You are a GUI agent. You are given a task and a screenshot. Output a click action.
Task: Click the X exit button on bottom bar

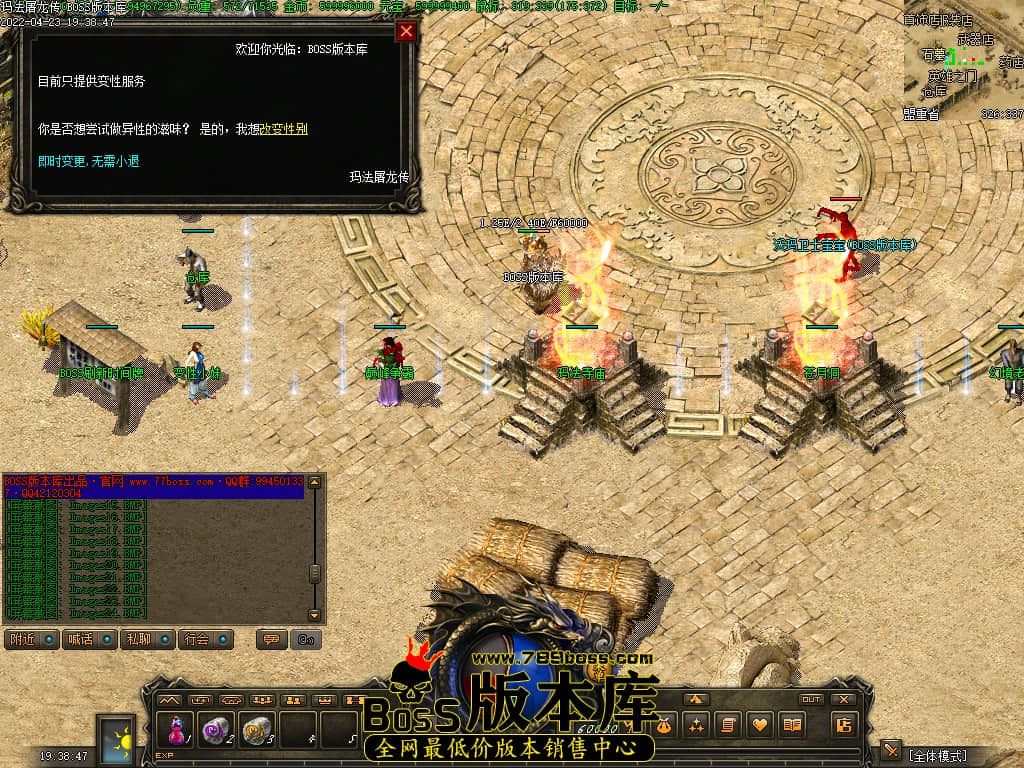(x=844, y=699)
